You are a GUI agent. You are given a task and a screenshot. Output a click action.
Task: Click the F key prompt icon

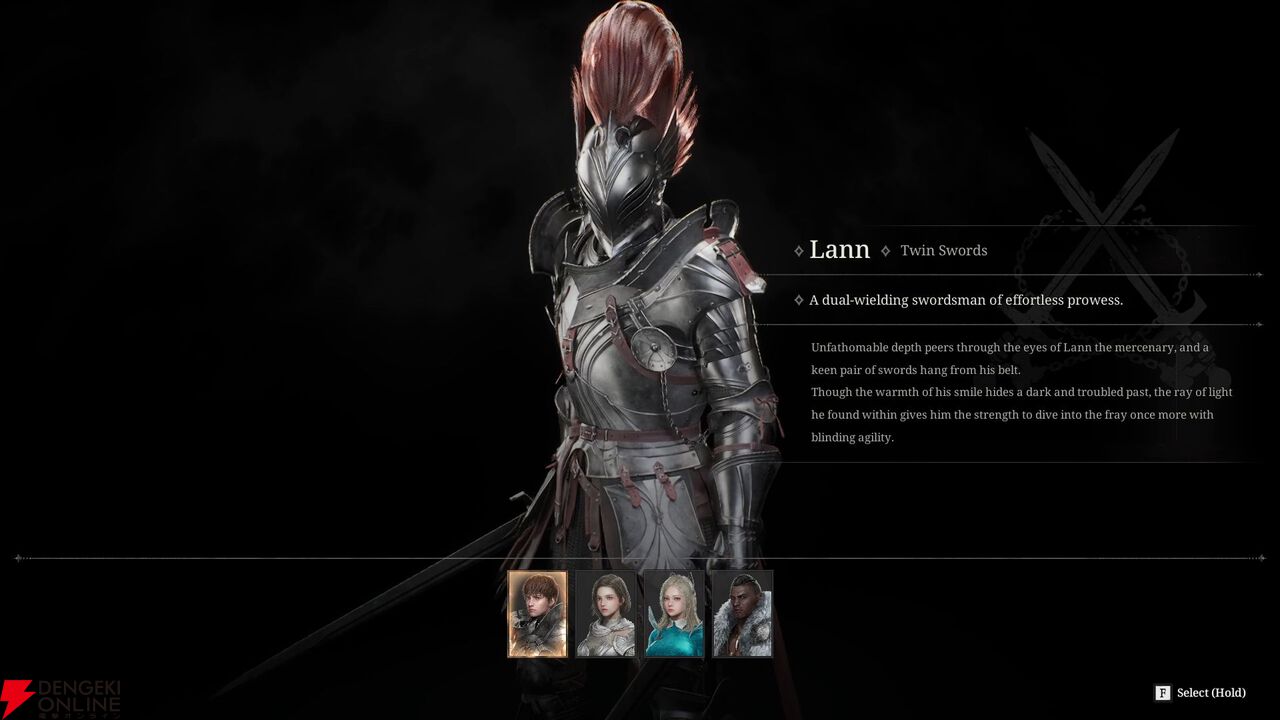[x=1161, y=692]
